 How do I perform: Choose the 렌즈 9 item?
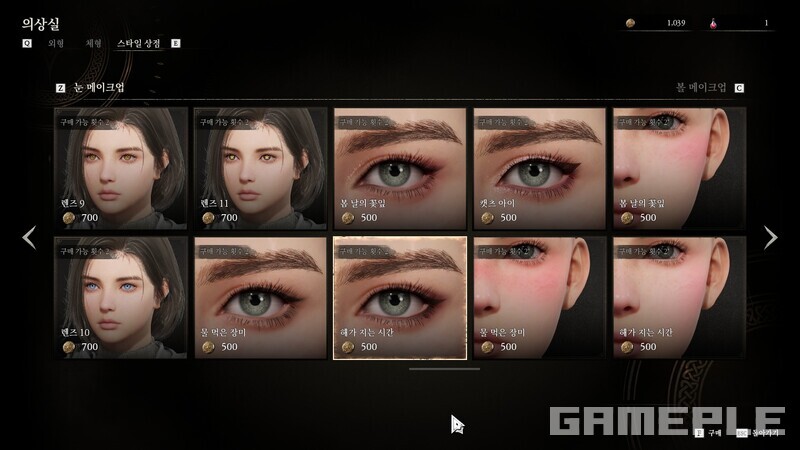coord(121,168)
